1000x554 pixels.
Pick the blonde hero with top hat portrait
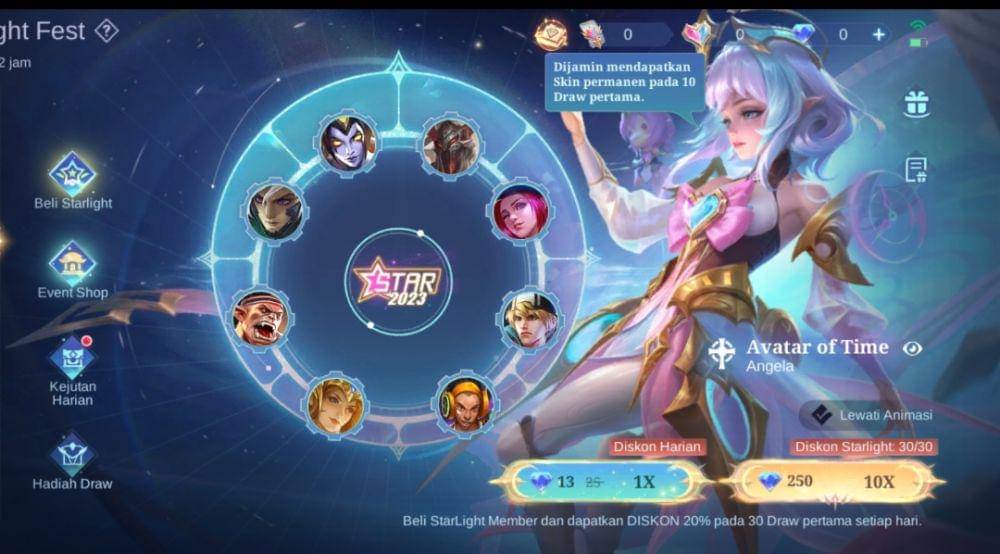530,318
